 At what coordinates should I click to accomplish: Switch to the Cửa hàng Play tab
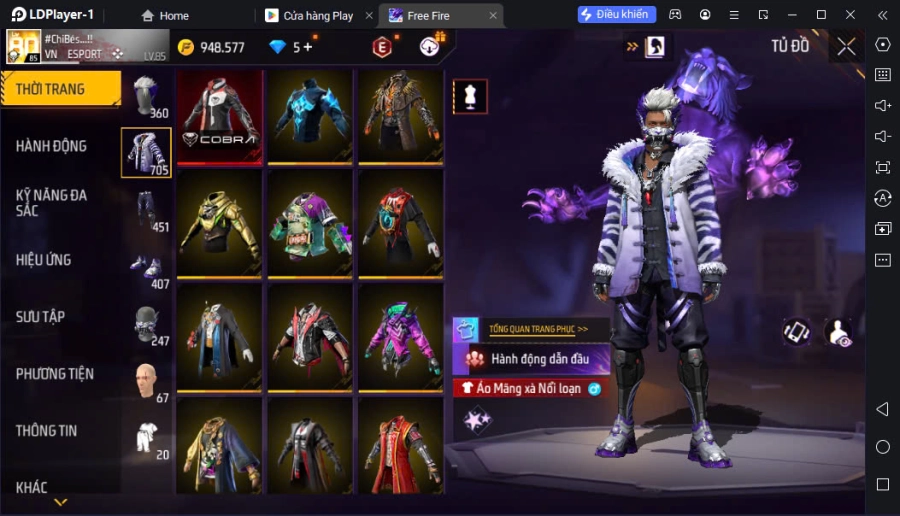[x=318, y=15]
